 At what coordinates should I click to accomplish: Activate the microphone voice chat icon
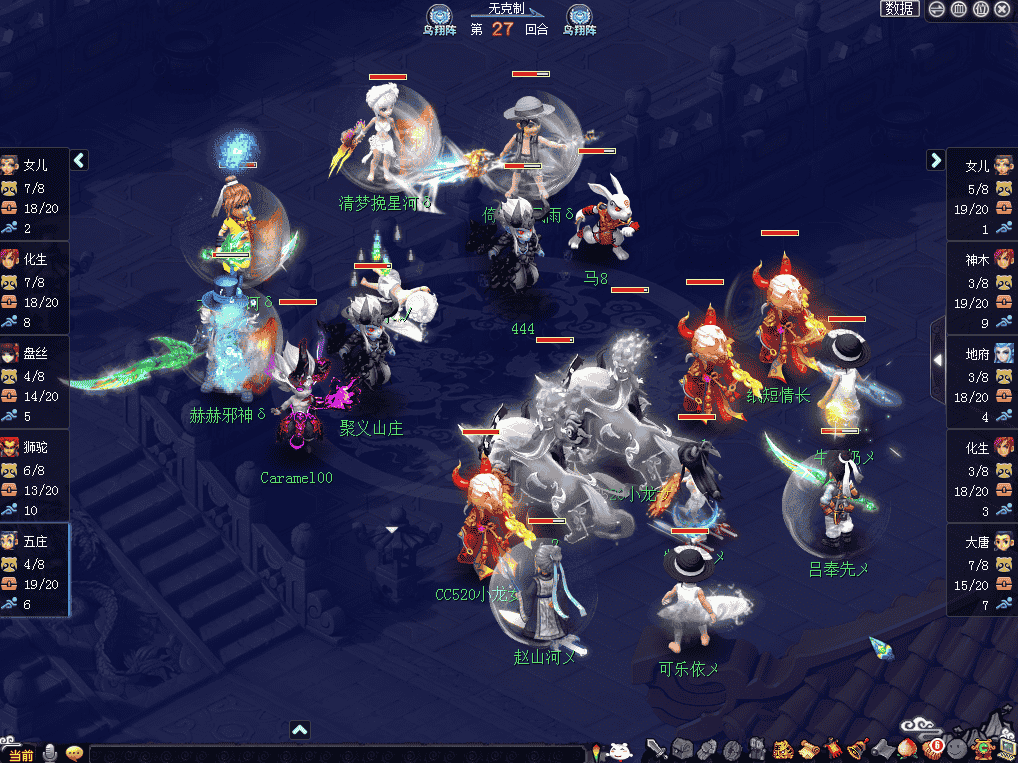pos(49,753)
